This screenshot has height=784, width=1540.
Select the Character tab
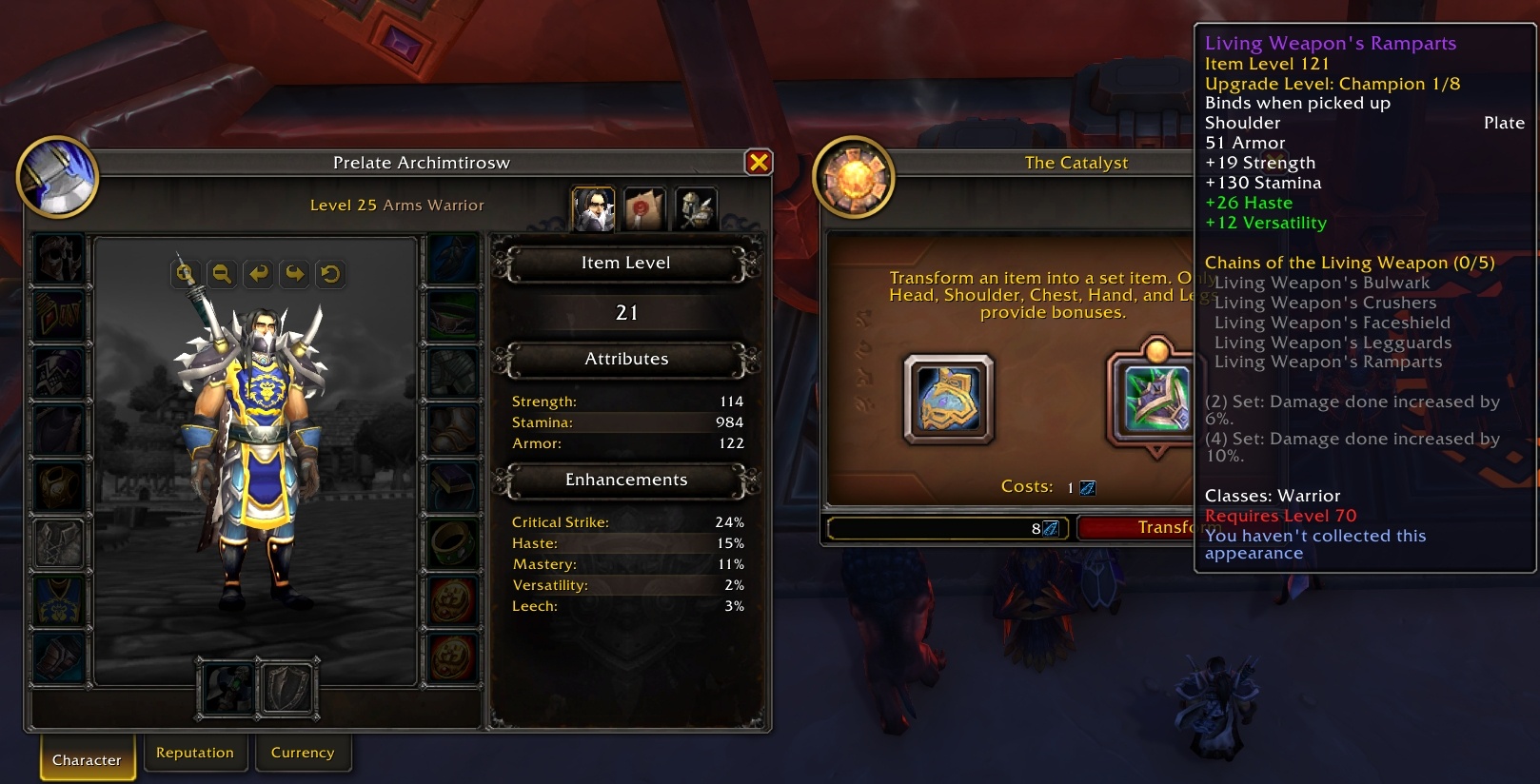tap(87, 759)
